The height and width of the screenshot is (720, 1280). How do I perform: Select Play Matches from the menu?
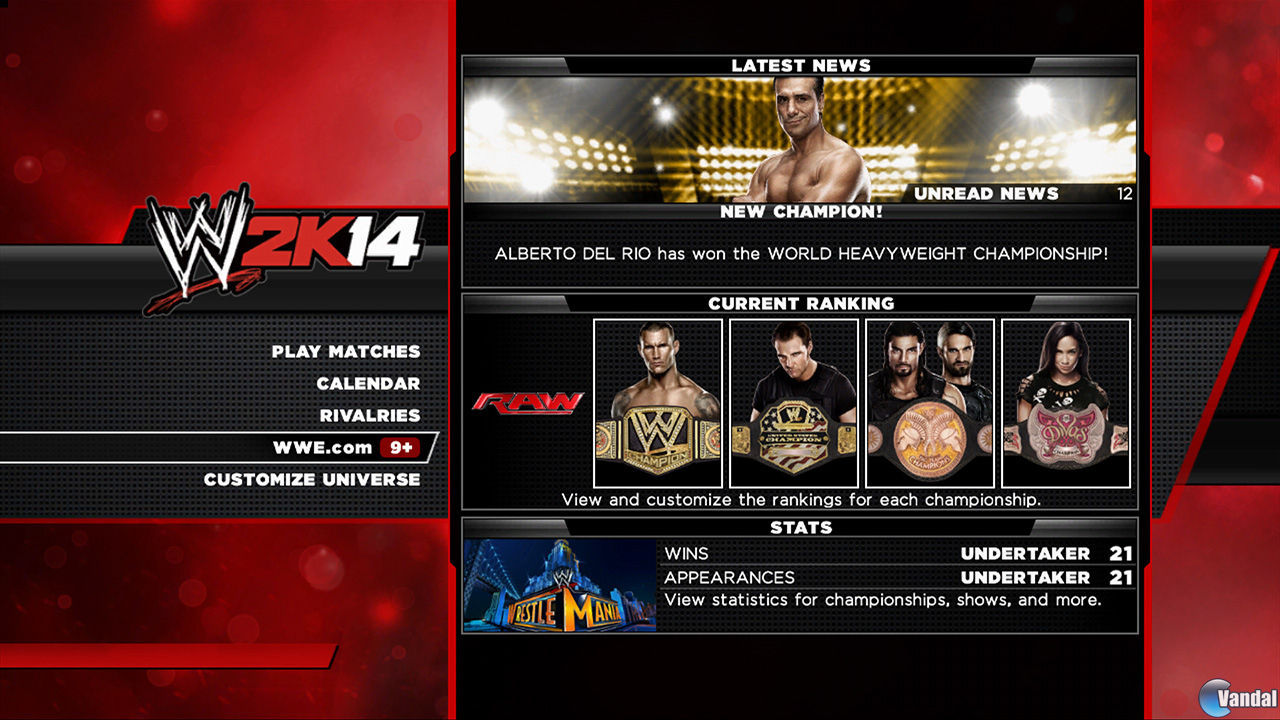(345, 352)
